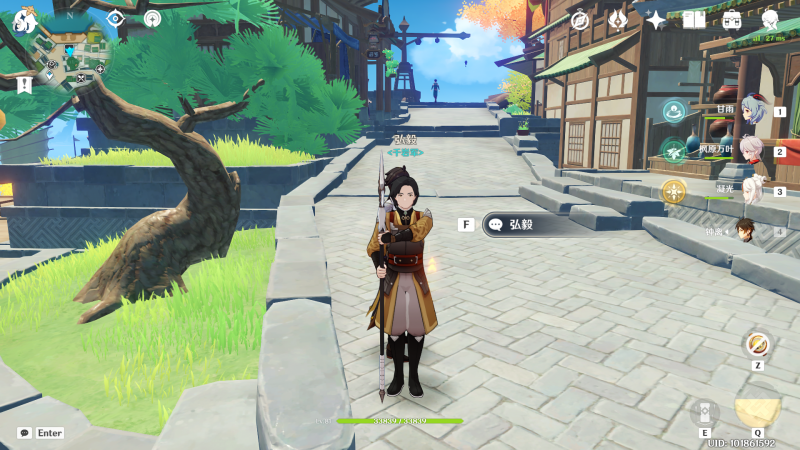Open the quest navigation banner icon
Image resolution: width=800 pixels, height=450 pixels.
coord(24,85)
